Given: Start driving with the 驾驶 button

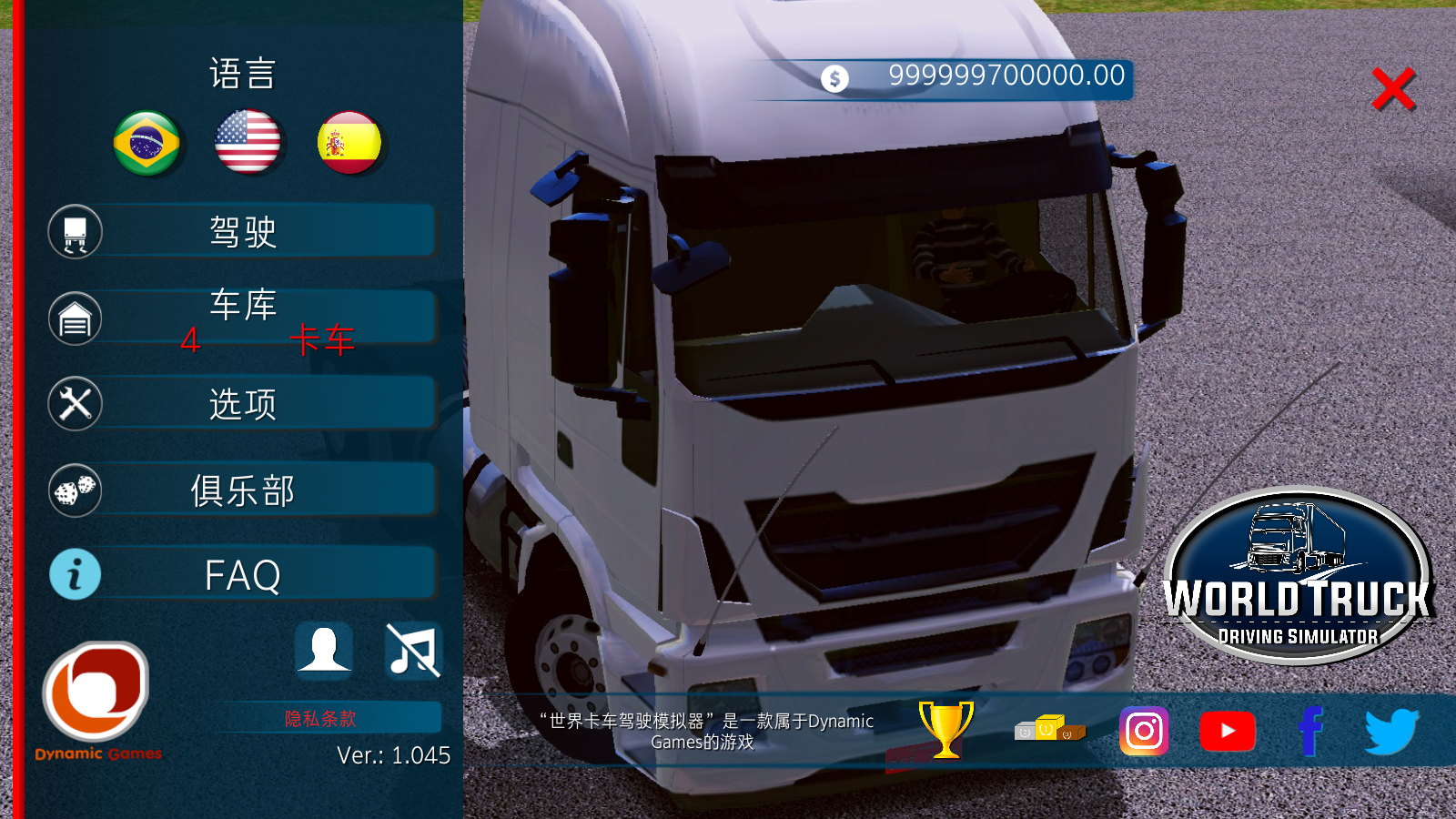Looking at the screenshot, I should pyautogui.click(x=244, y=232).
